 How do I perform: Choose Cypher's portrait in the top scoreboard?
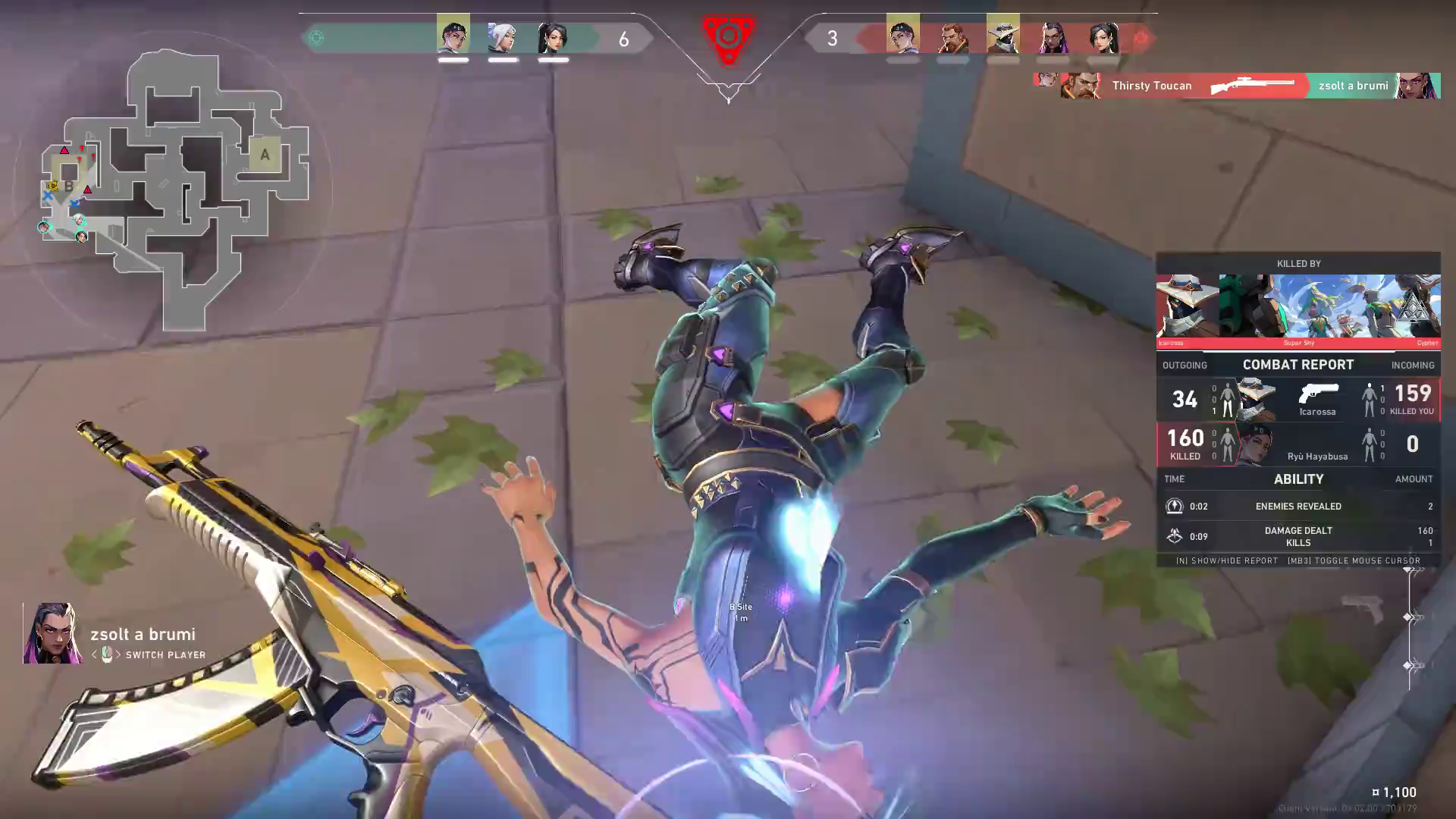pyautogui.click(x=1003, y=36)
